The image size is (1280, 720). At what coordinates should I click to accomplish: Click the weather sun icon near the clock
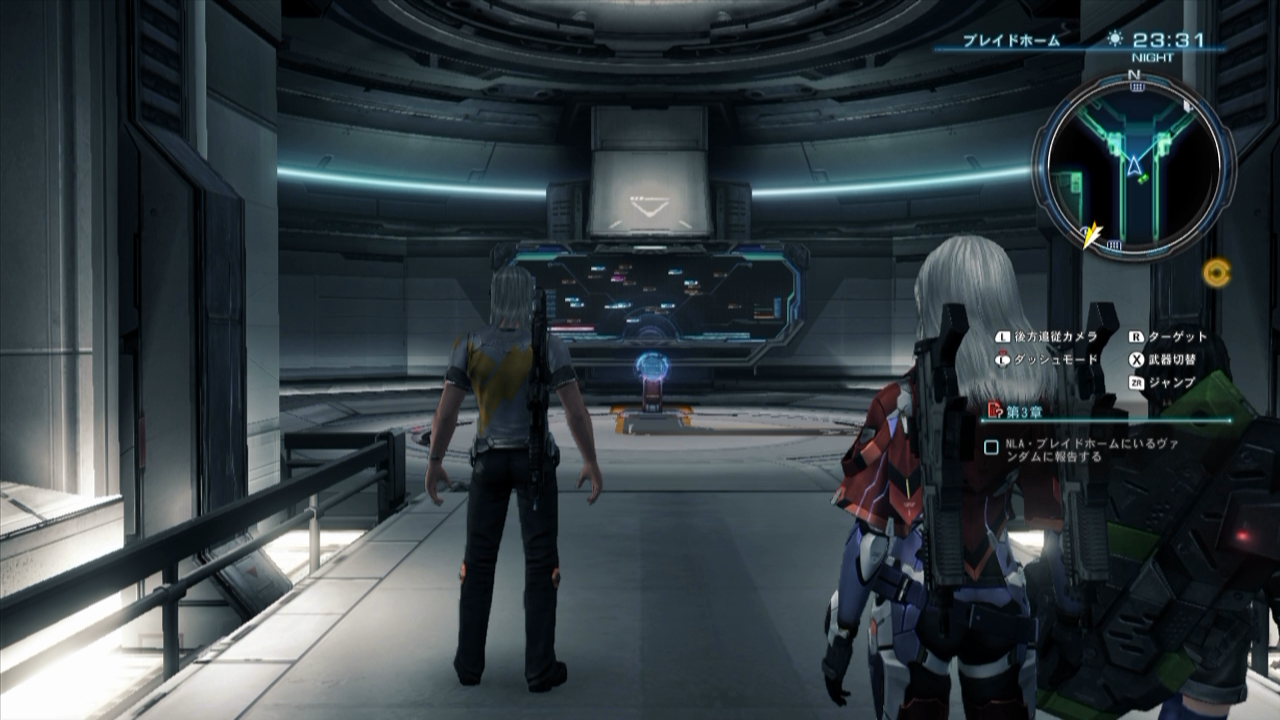pos(1115,37)
